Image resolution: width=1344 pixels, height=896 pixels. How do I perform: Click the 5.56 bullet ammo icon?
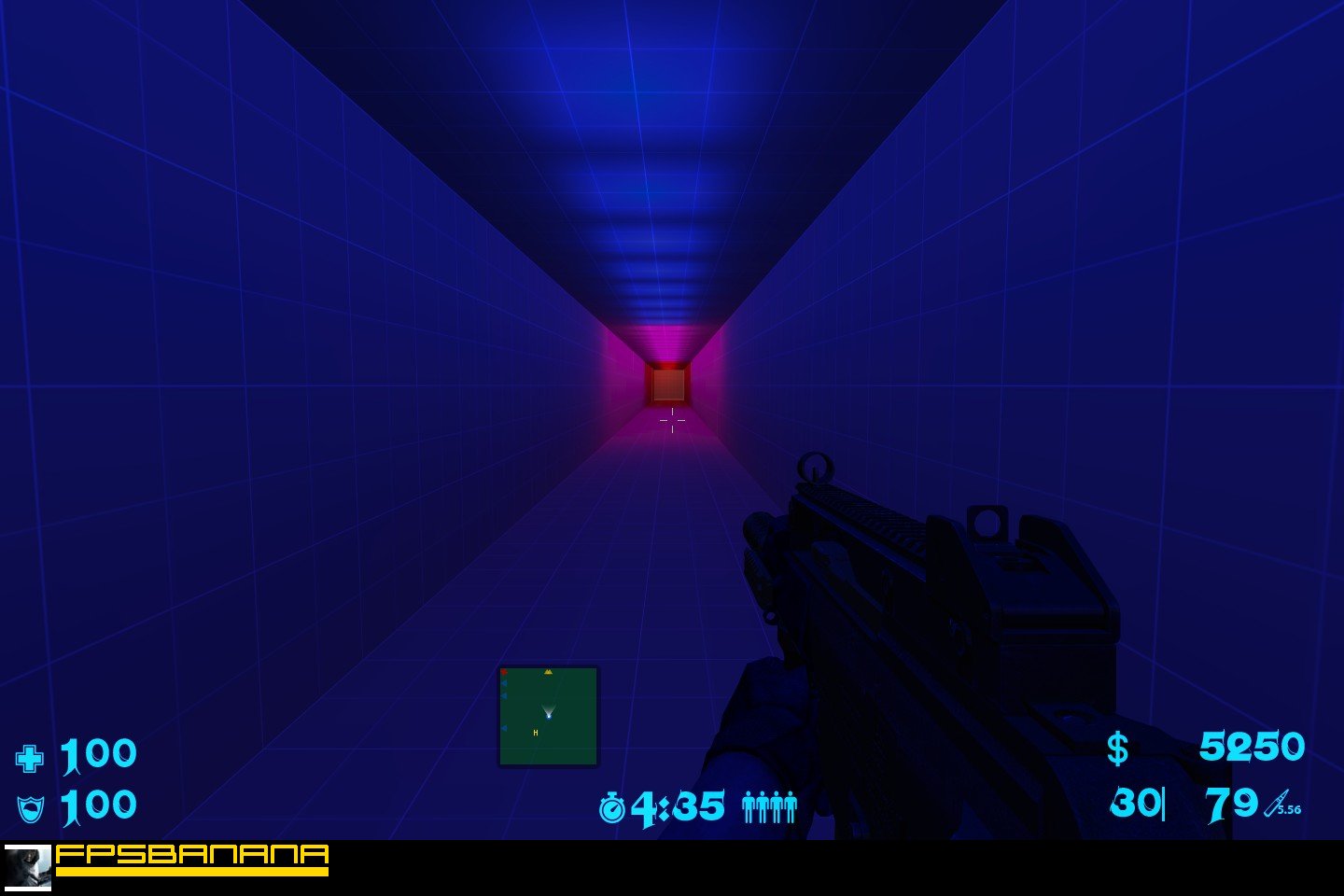coord(1276,803)
